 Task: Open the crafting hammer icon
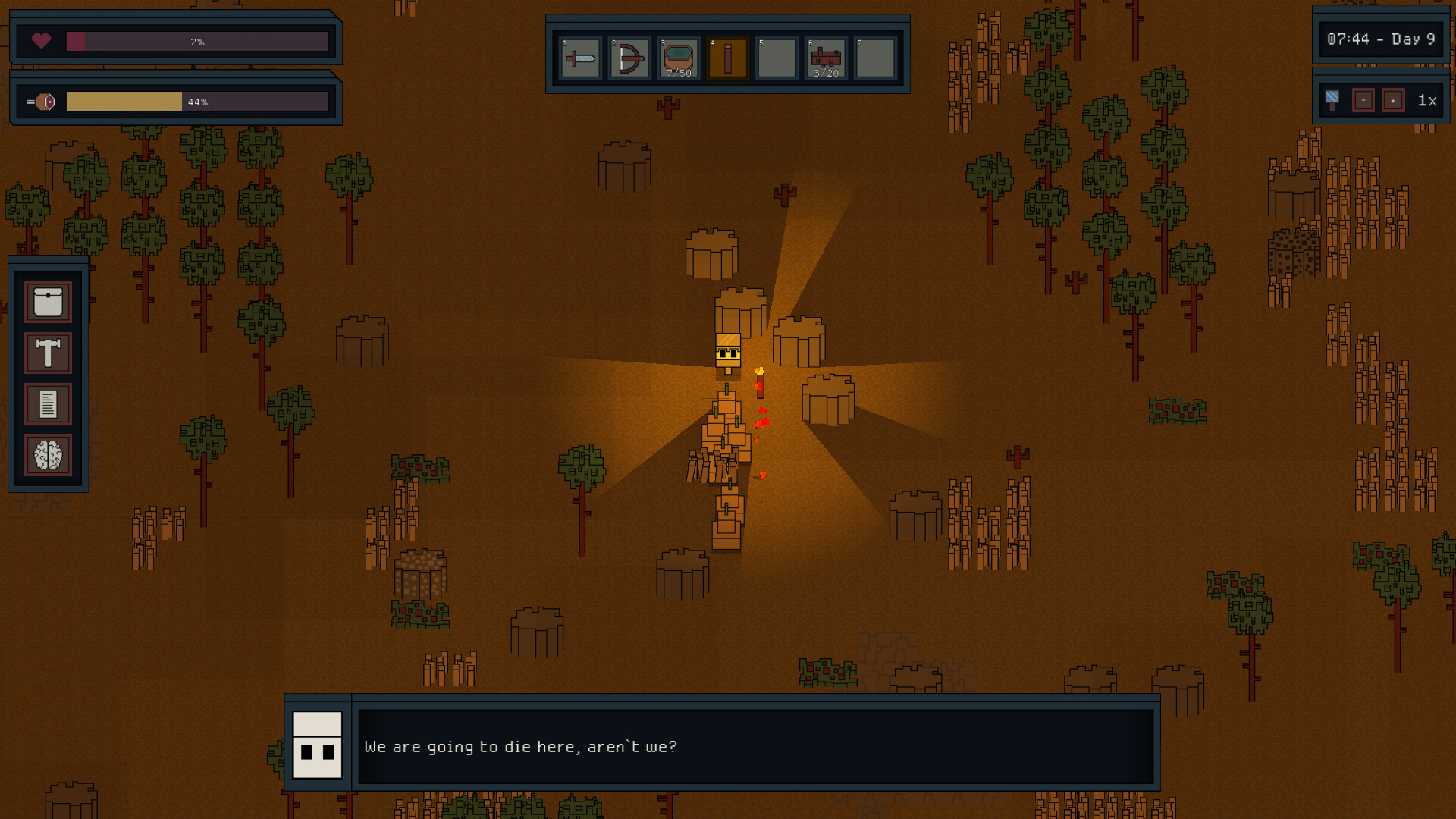click(47, 353)
